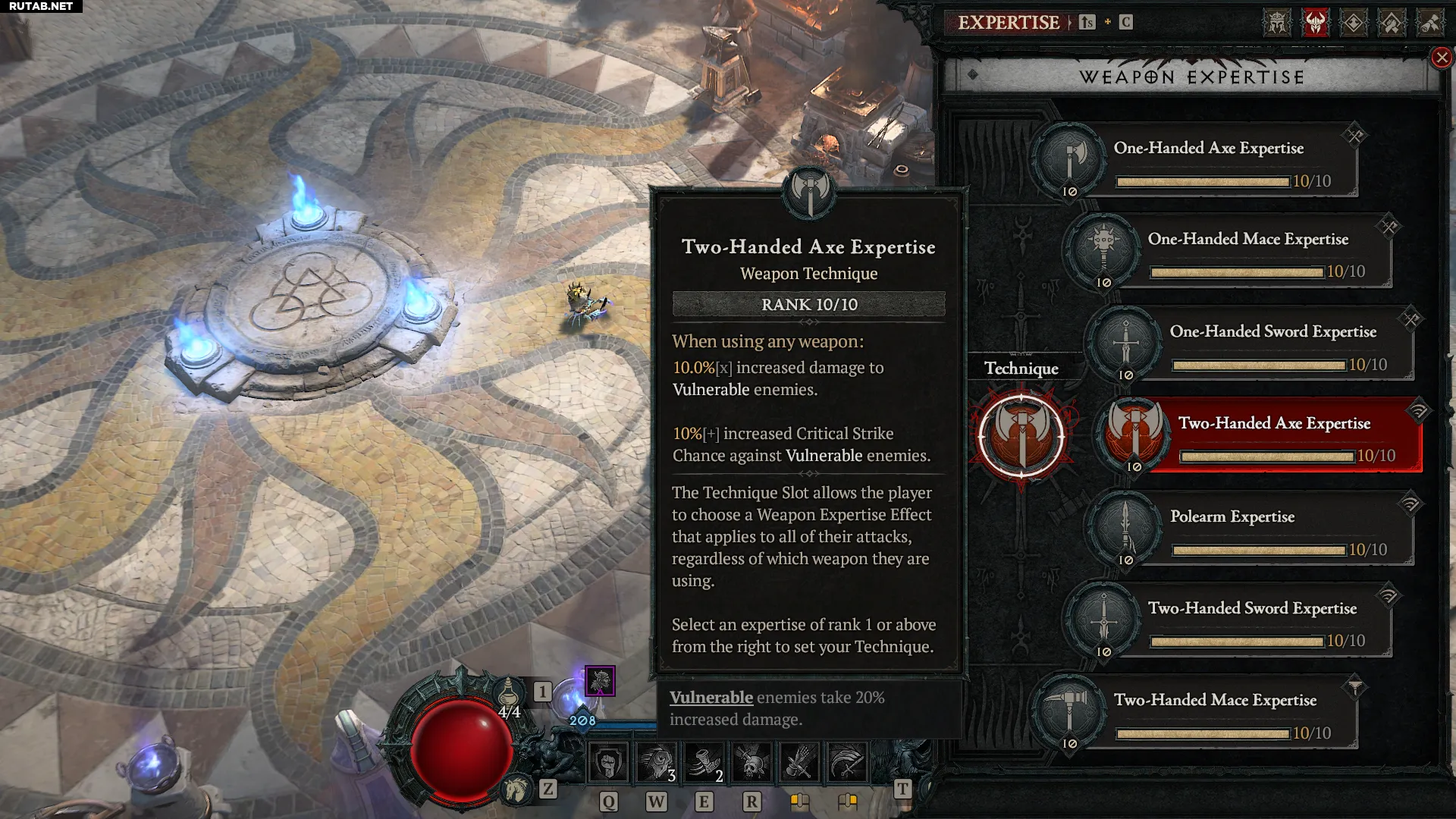Use the healing potion
The image size is (1456, 819).
point(509,692)
